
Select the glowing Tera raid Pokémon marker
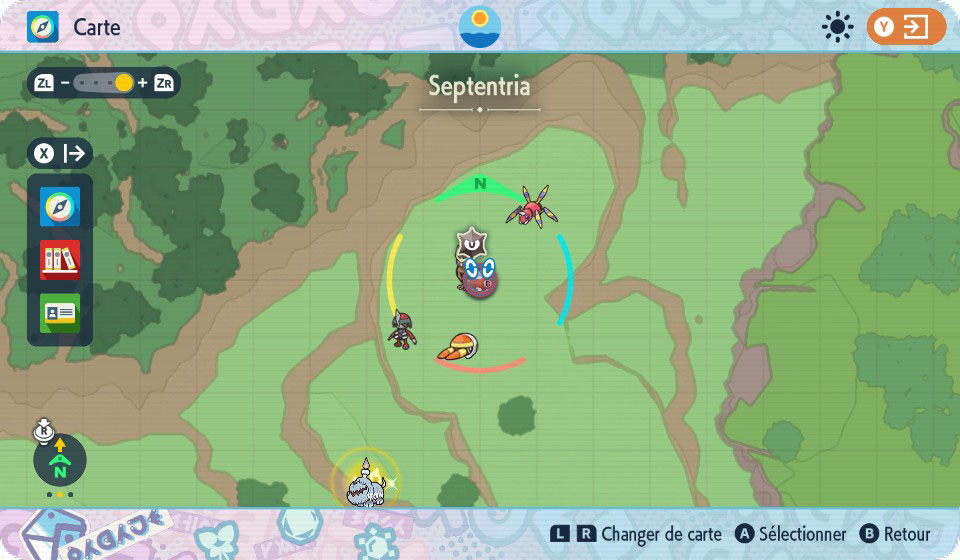[364, 481]
